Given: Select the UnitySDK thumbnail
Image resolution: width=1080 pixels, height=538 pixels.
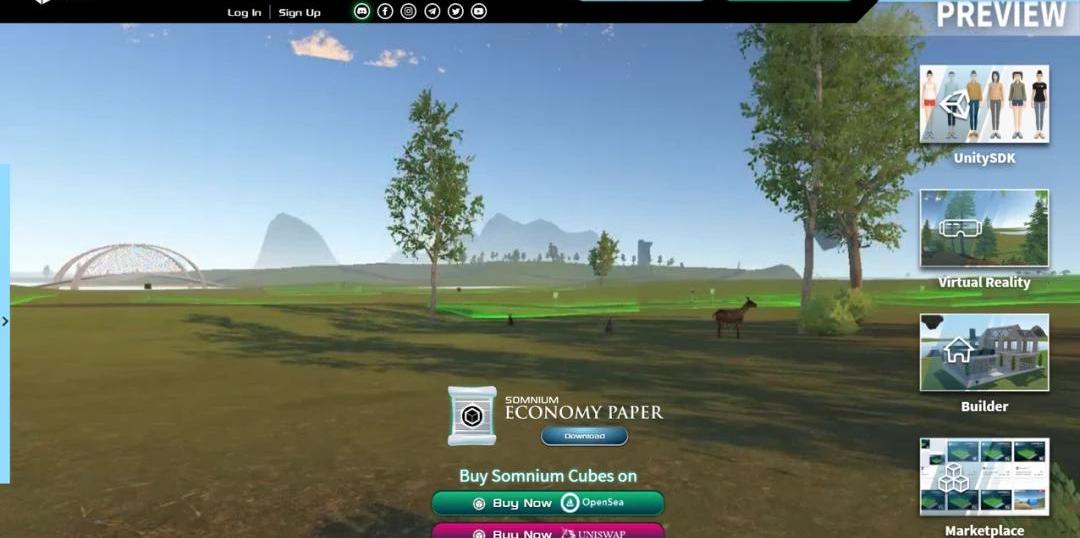Looking at the screenshot, I should tap(984, 104).
